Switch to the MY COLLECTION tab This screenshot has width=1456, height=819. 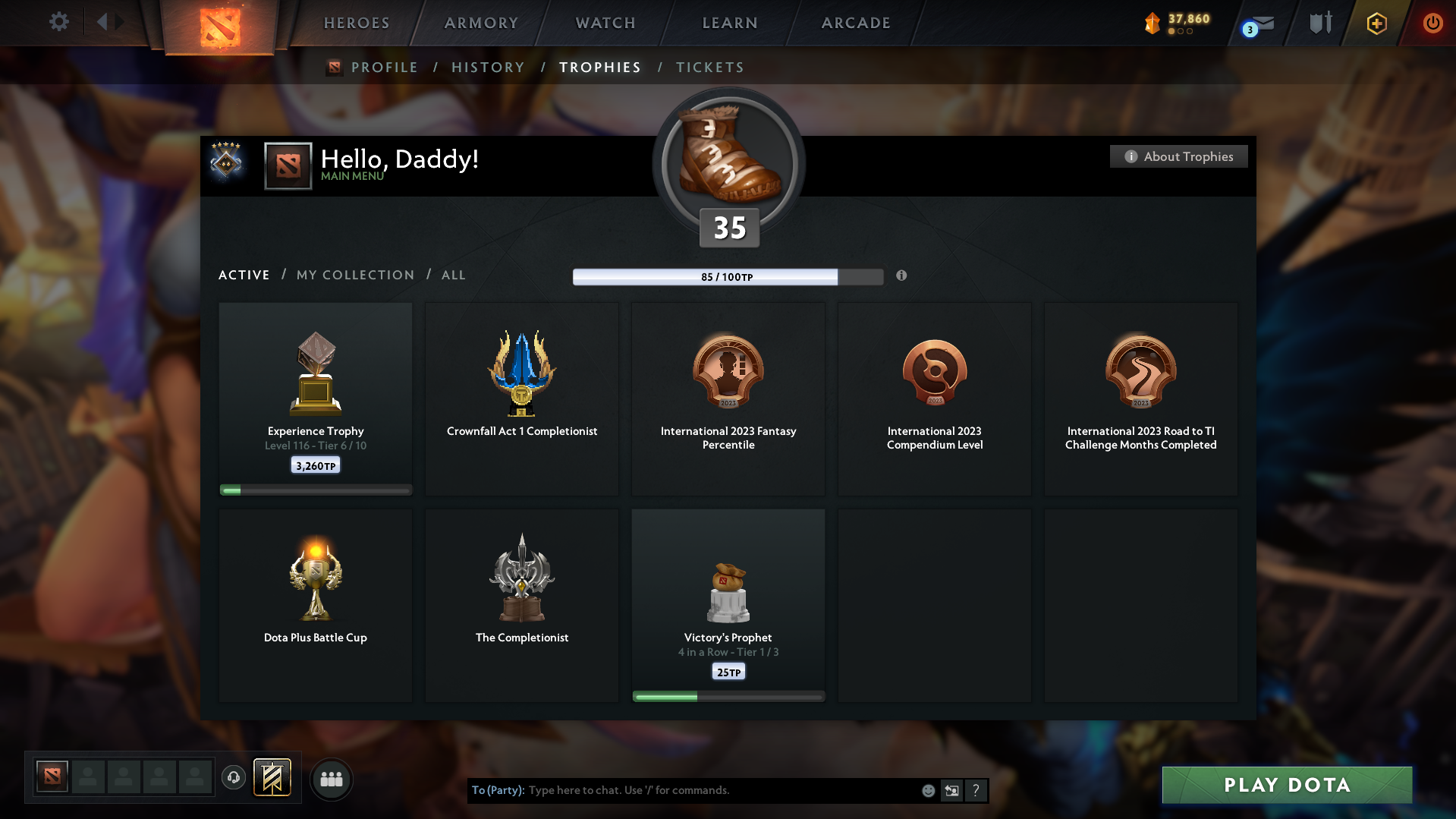(x=354, y=275)
